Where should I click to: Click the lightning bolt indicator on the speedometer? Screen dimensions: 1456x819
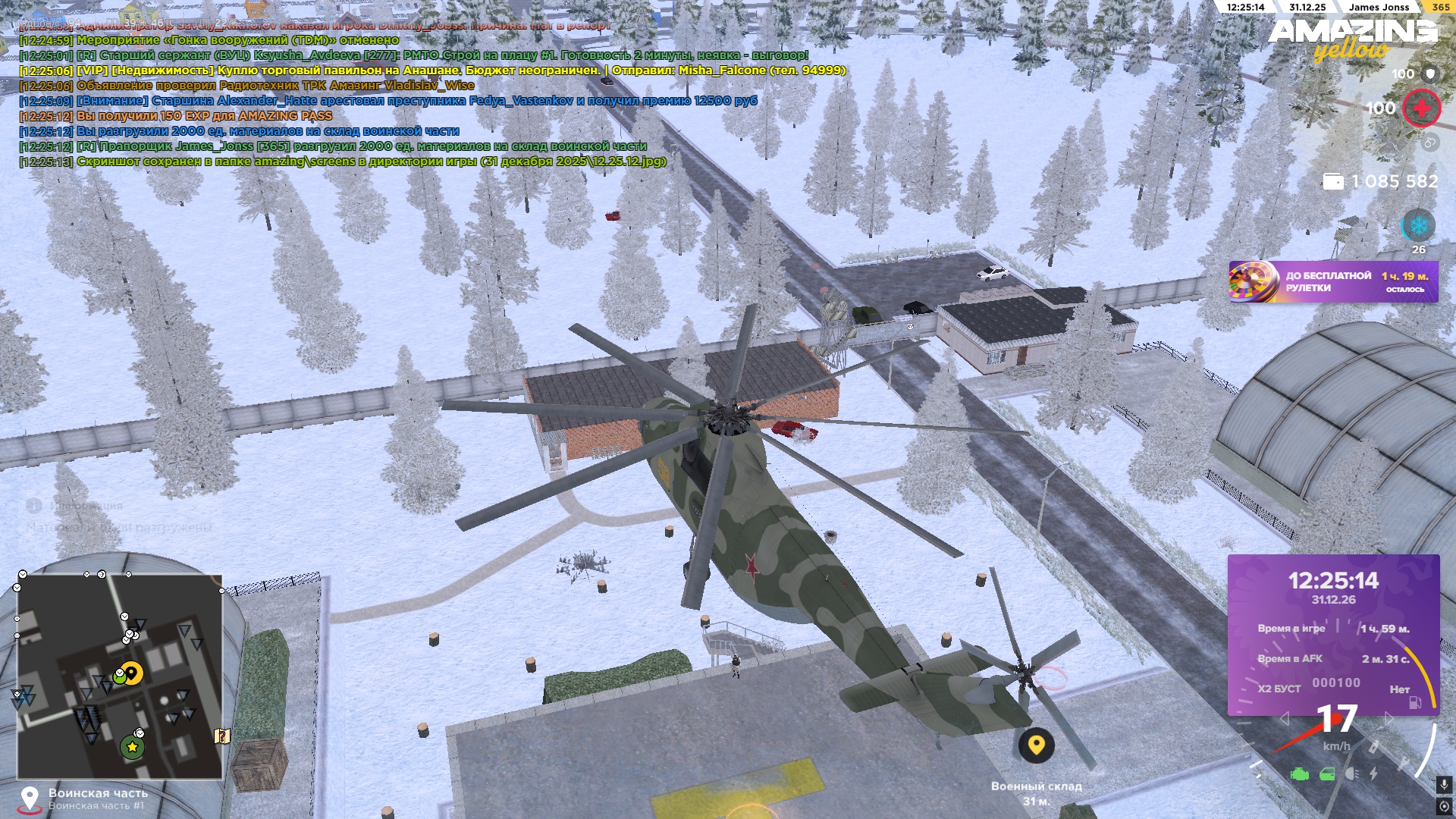[x=1373, y=774]
